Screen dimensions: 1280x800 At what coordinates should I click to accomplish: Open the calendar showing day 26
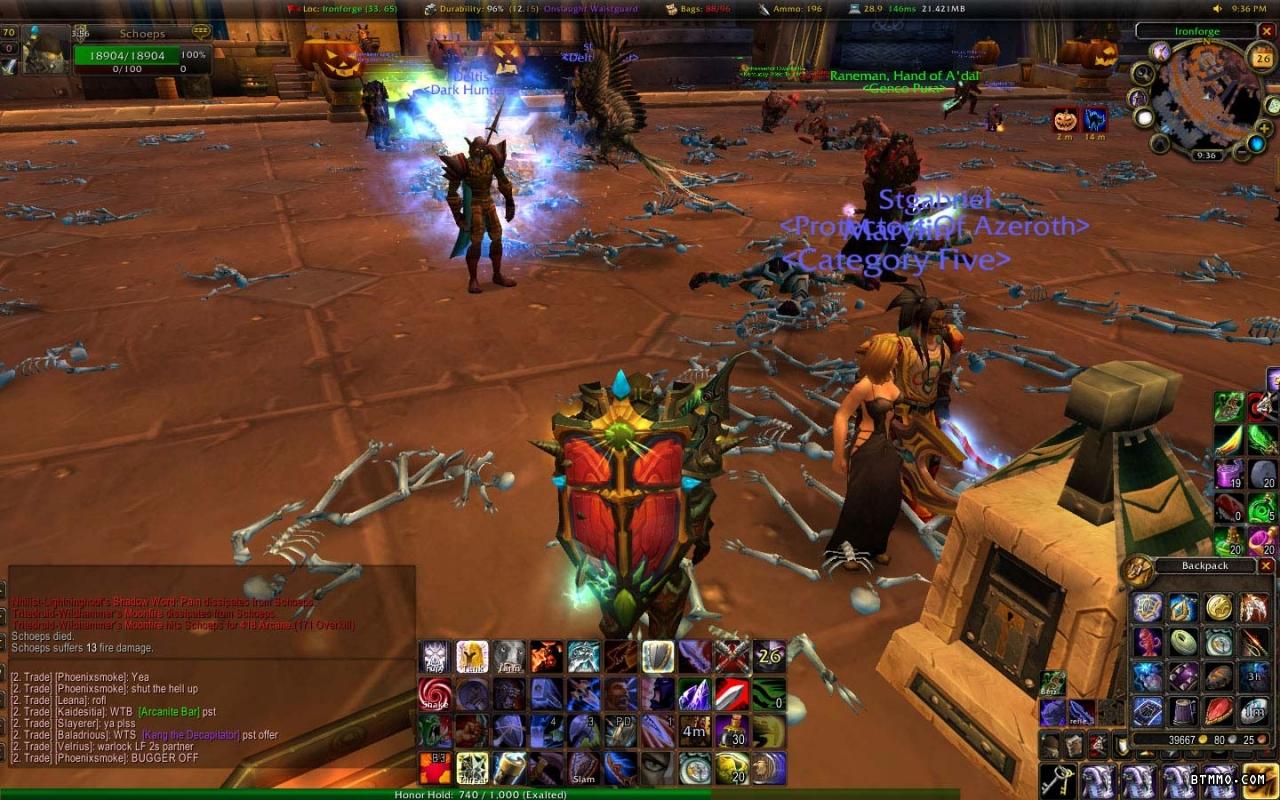click(1262, 59)
